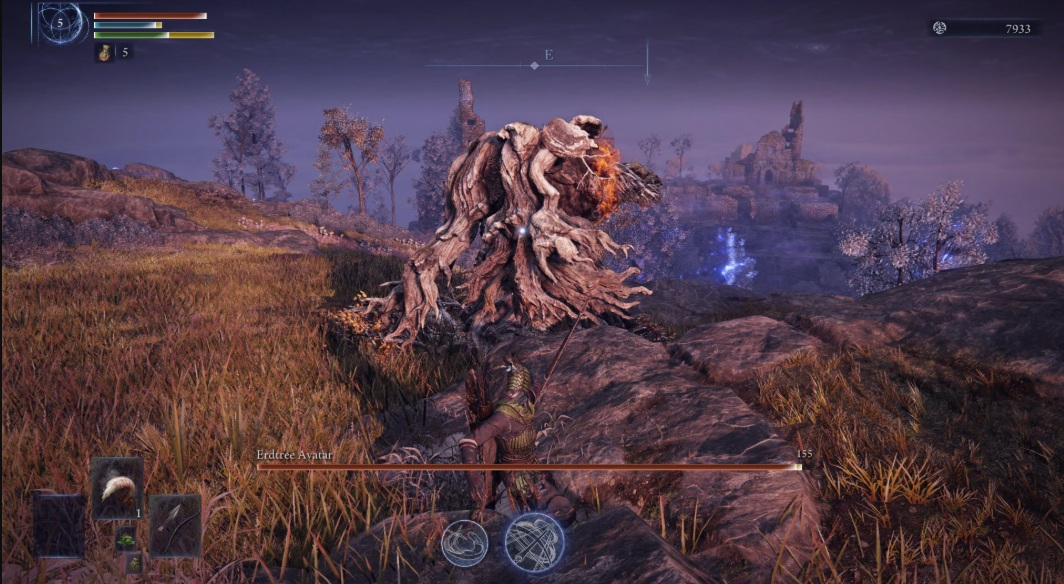The image size is (1064, 584).
Task: Activate the larger glowing ultimate art icon
Action: (534, 542)
